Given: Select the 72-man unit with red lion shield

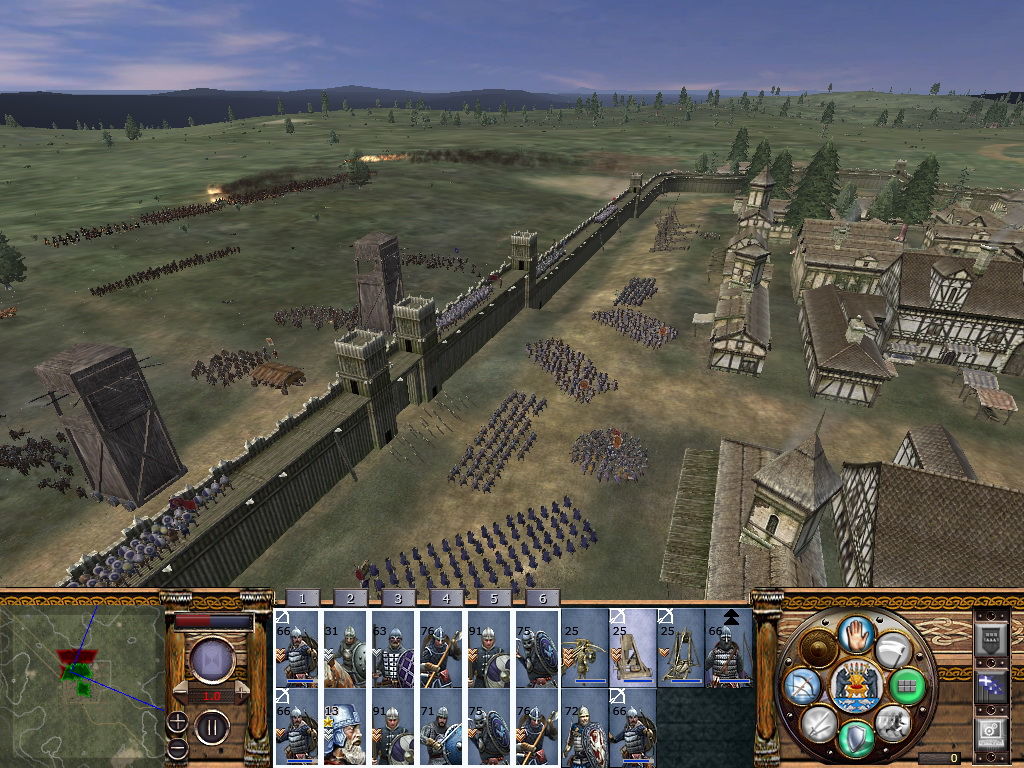Looking at the screenshot, I should 584,728.
